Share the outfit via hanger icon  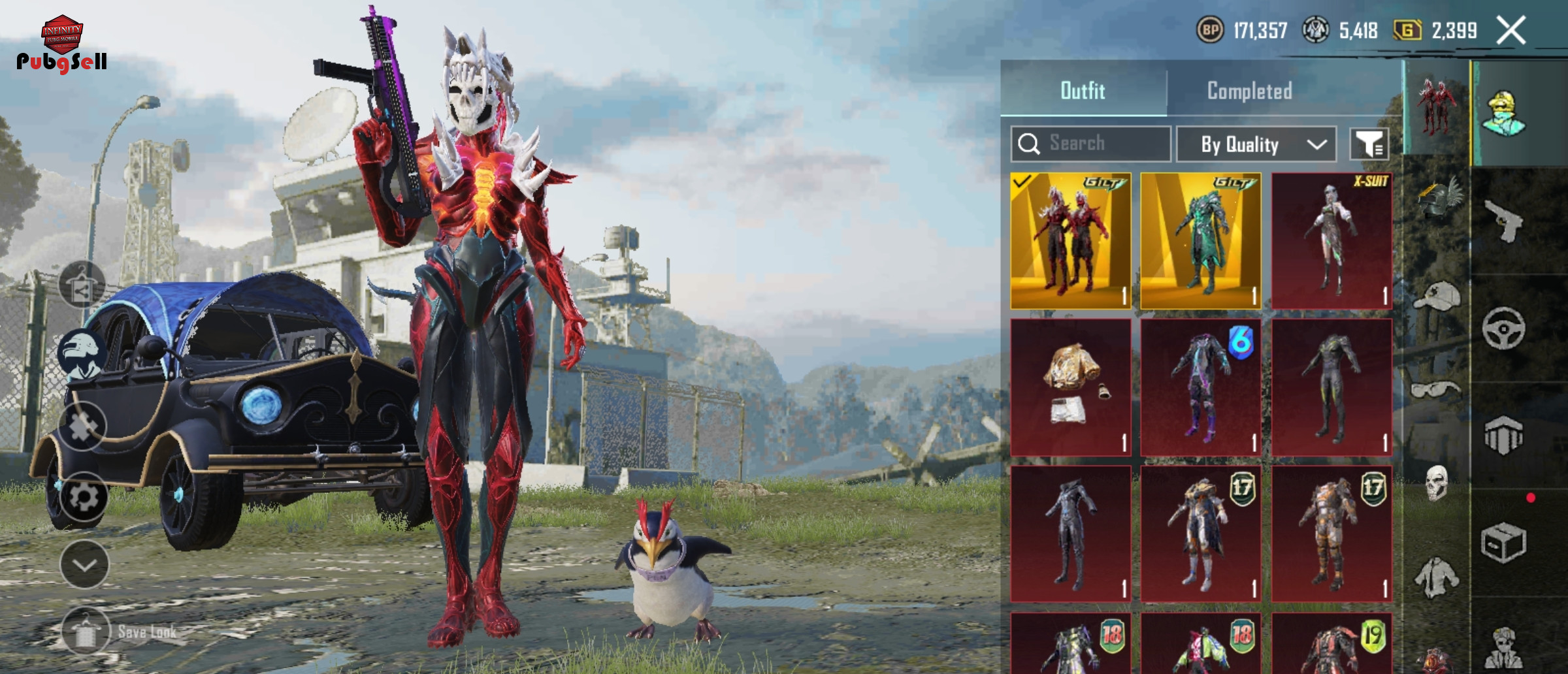82,285
